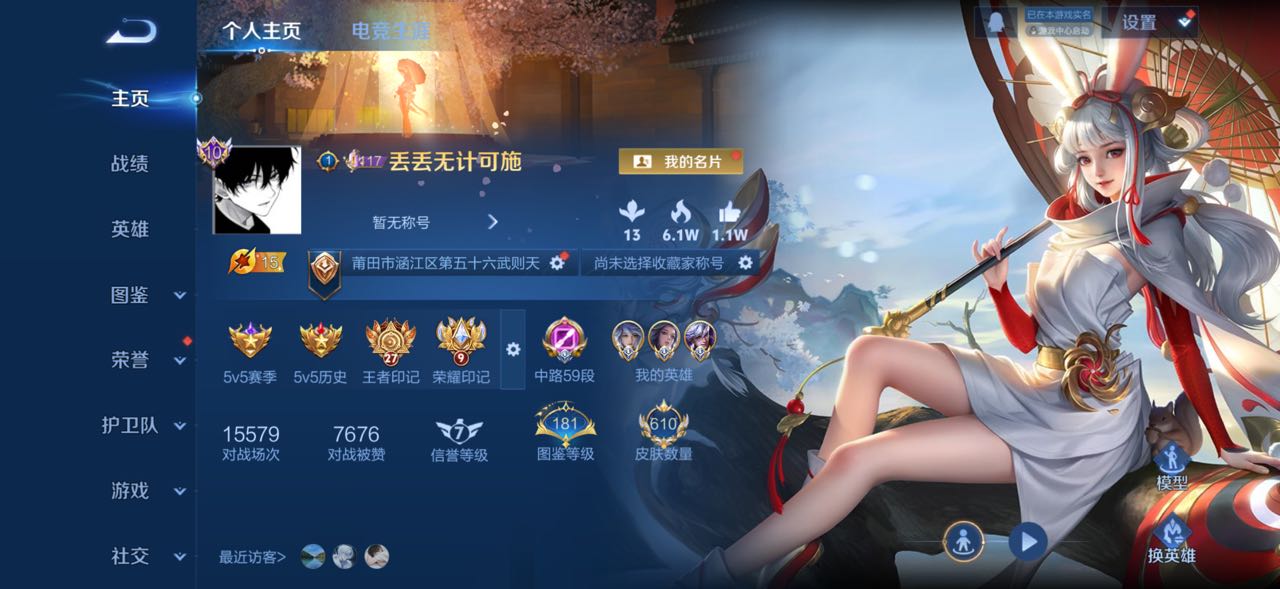Image resolution: width=1280 pixels, height=589 pixels.
Task: Open 我的名片 profile card
Action: click(x=681, y=161)
